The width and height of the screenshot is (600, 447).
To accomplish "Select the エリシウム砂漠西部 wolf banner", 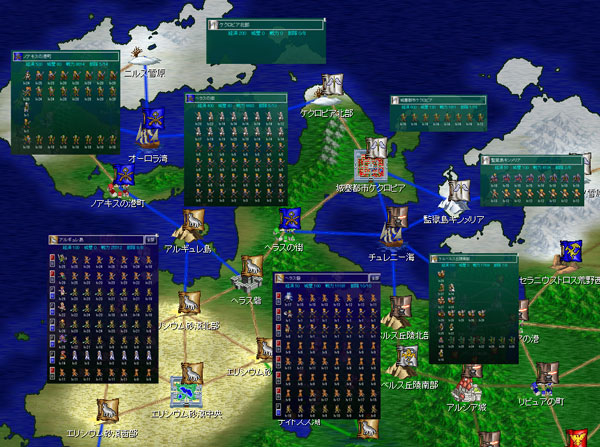I will (x=108, y=410).
